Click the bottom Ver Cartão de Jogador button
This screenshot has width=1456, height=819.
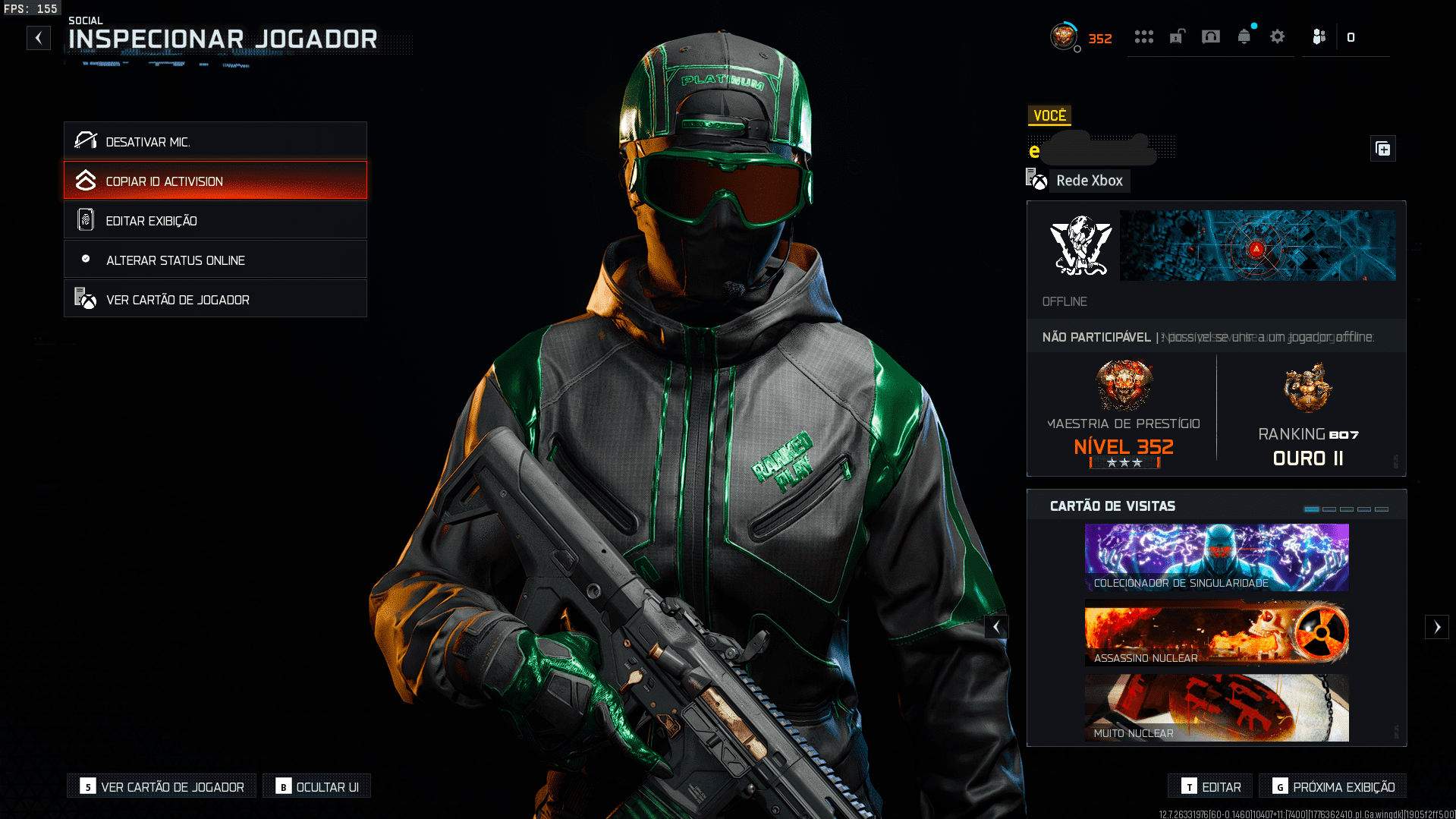162,786
